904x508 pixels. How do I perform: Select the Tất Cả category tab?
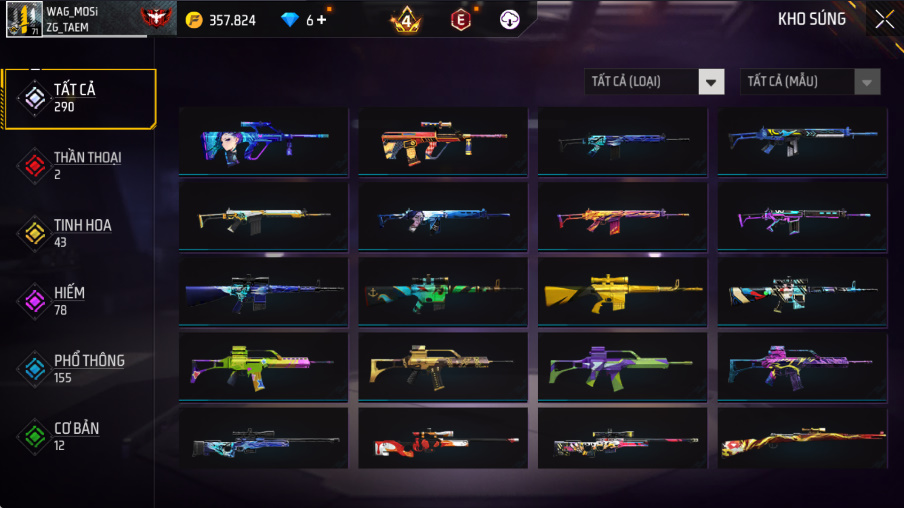78,97
